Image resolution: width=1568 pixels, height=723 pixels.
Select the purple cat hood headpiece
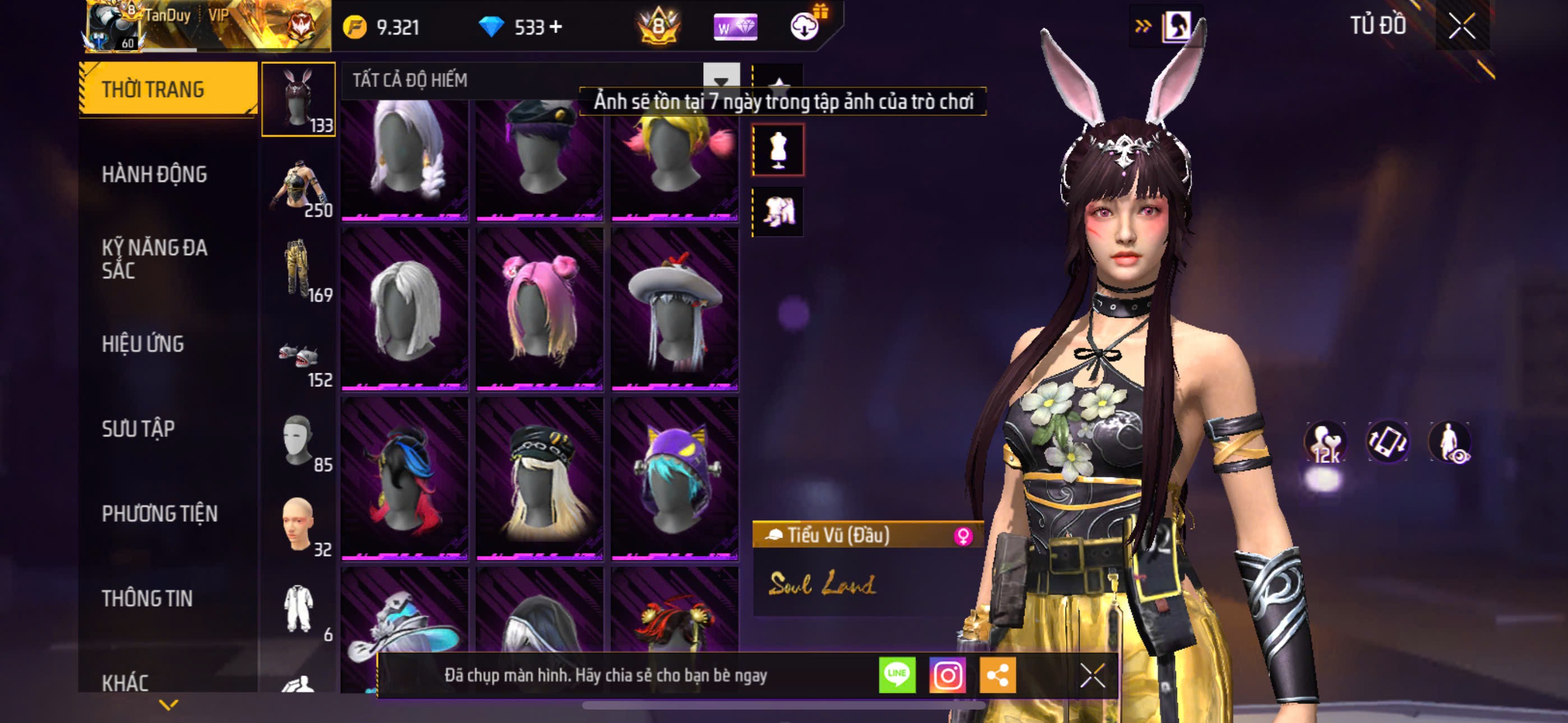pyautogui.click(x=675, y=478)
